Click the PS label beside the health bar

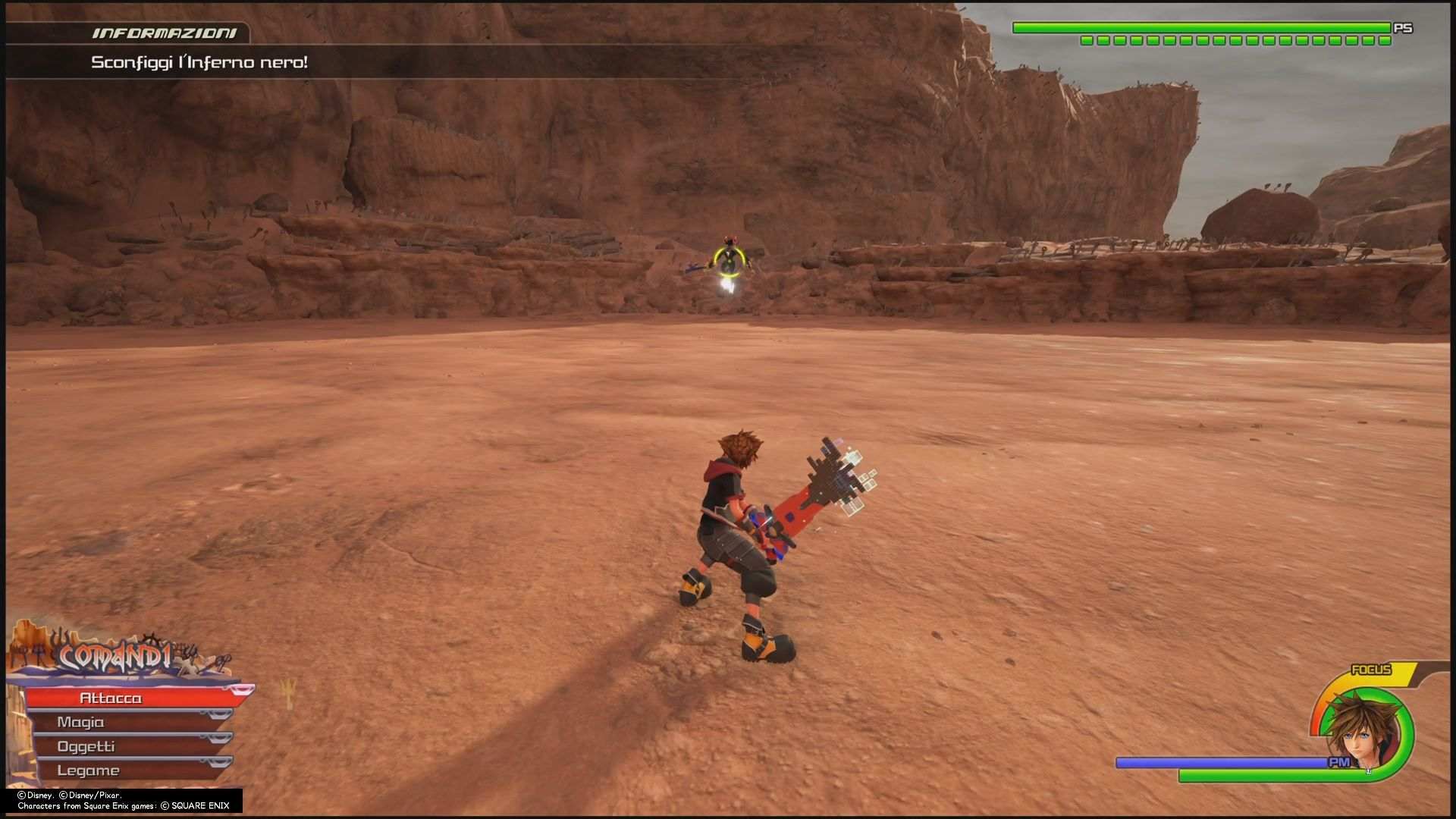(x=1404, y=28)
